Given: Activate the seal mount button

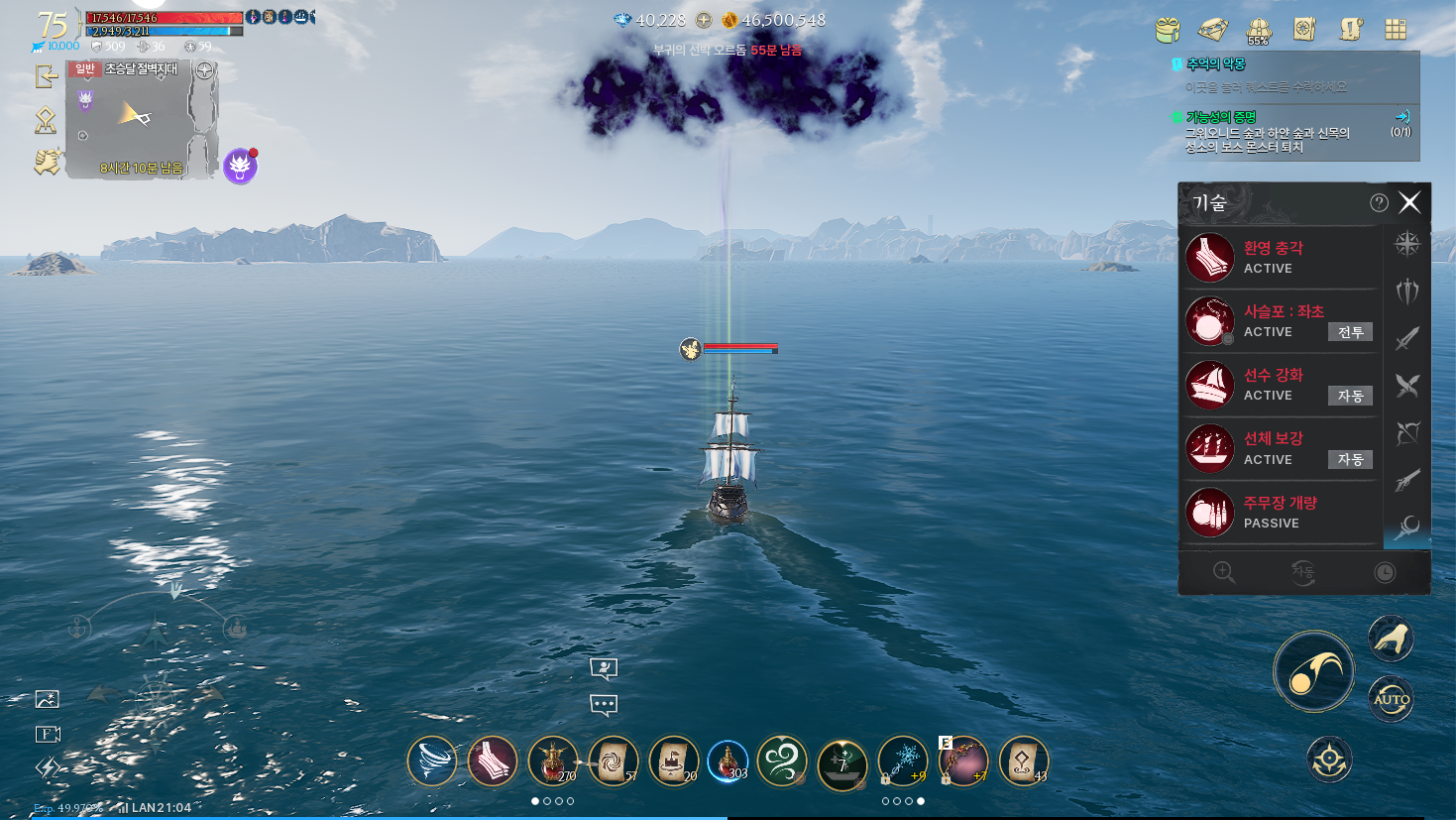Looking at the screenshot, I should (x=1391, y=640).
